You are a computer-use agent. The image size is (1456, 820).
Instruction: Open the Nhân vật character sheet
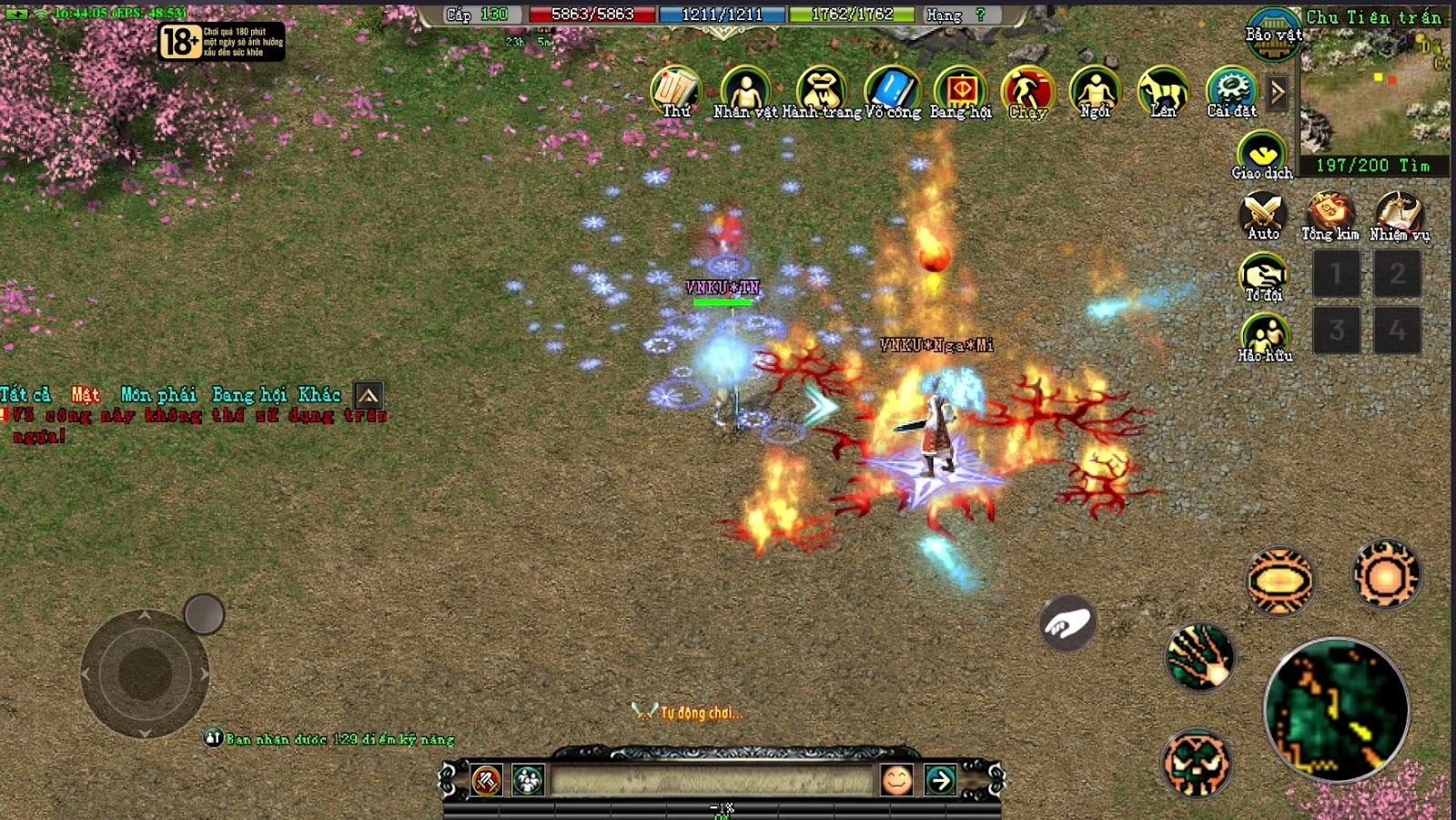pos(745,91)
